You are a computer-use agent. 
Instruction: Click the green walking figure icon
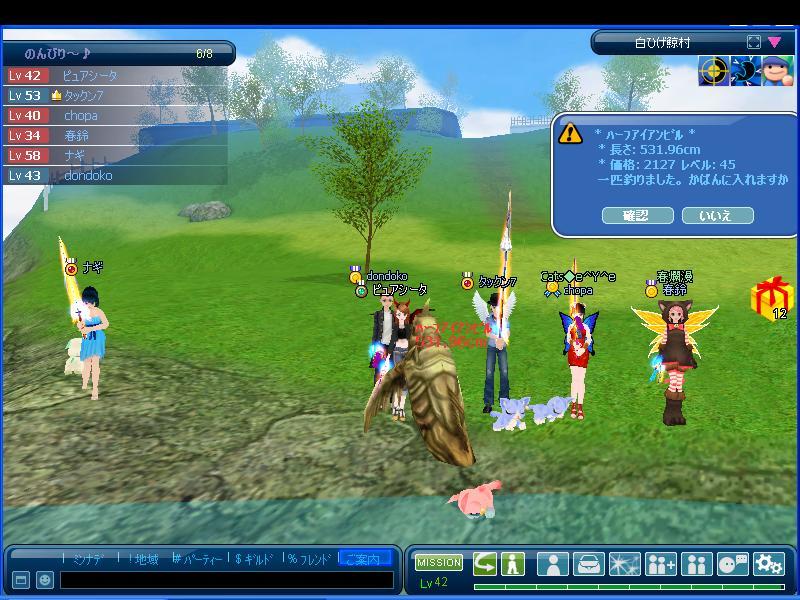[x=513, y=563]
